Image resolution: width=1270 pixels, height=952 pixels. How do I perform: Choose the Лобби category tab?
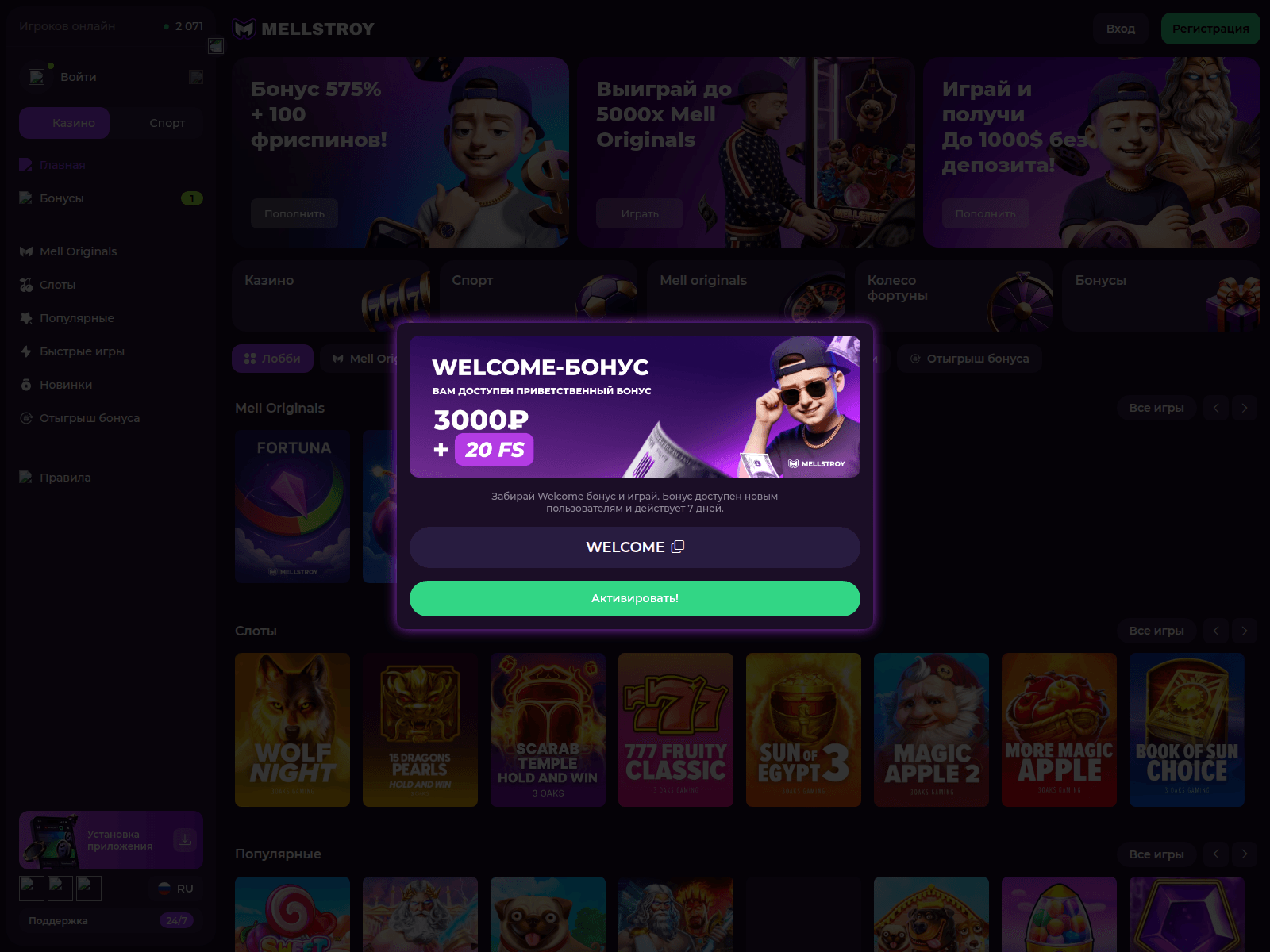(272, 359)
